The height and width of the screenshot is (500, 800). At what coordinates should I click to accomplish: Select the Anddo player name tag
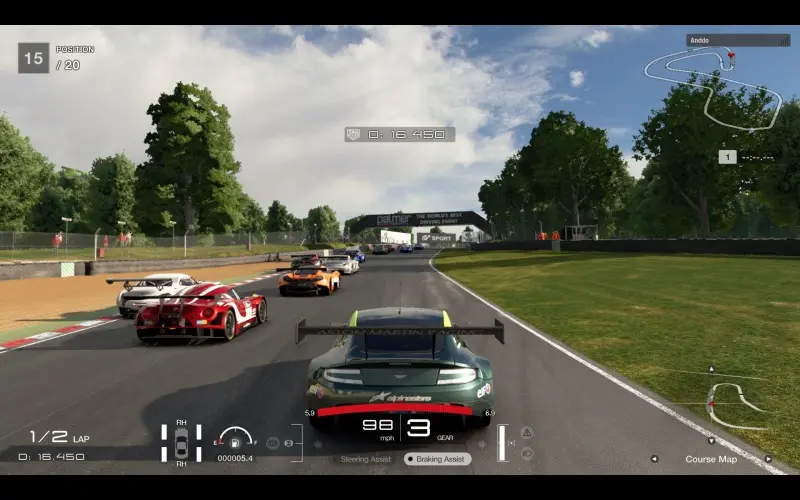click(738, 41)
